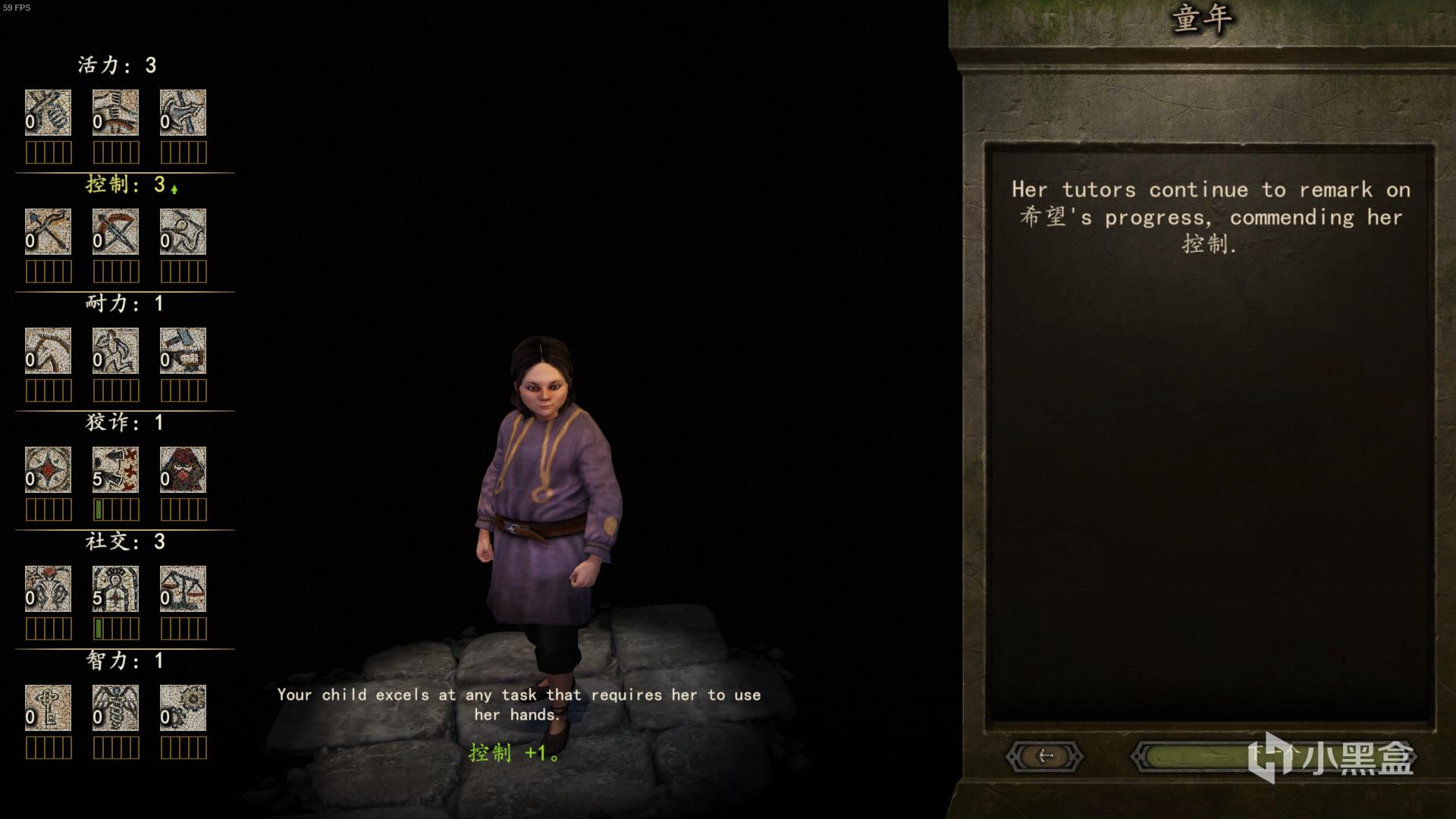Inspect the Charm skill icon

coord(48,589)
